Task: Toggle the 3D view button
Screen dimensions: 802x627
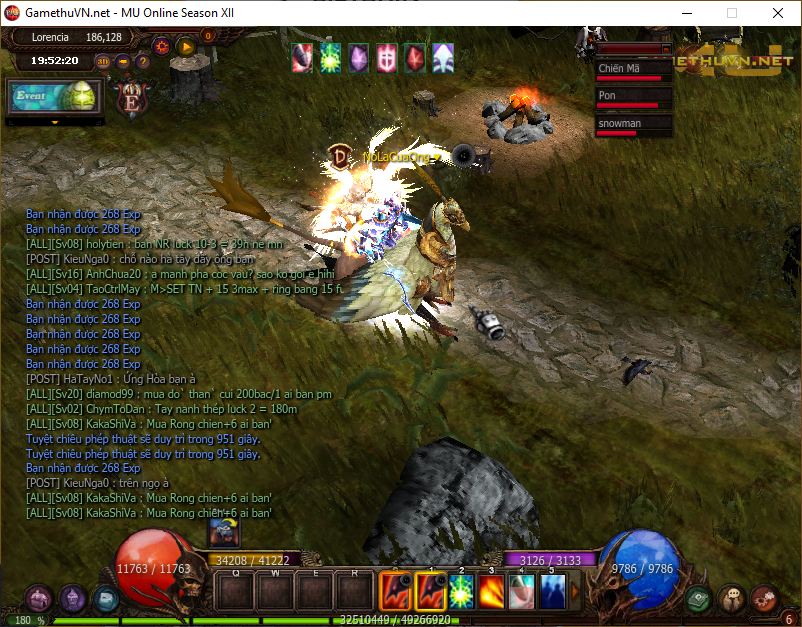Action: (x=103, y=61)
